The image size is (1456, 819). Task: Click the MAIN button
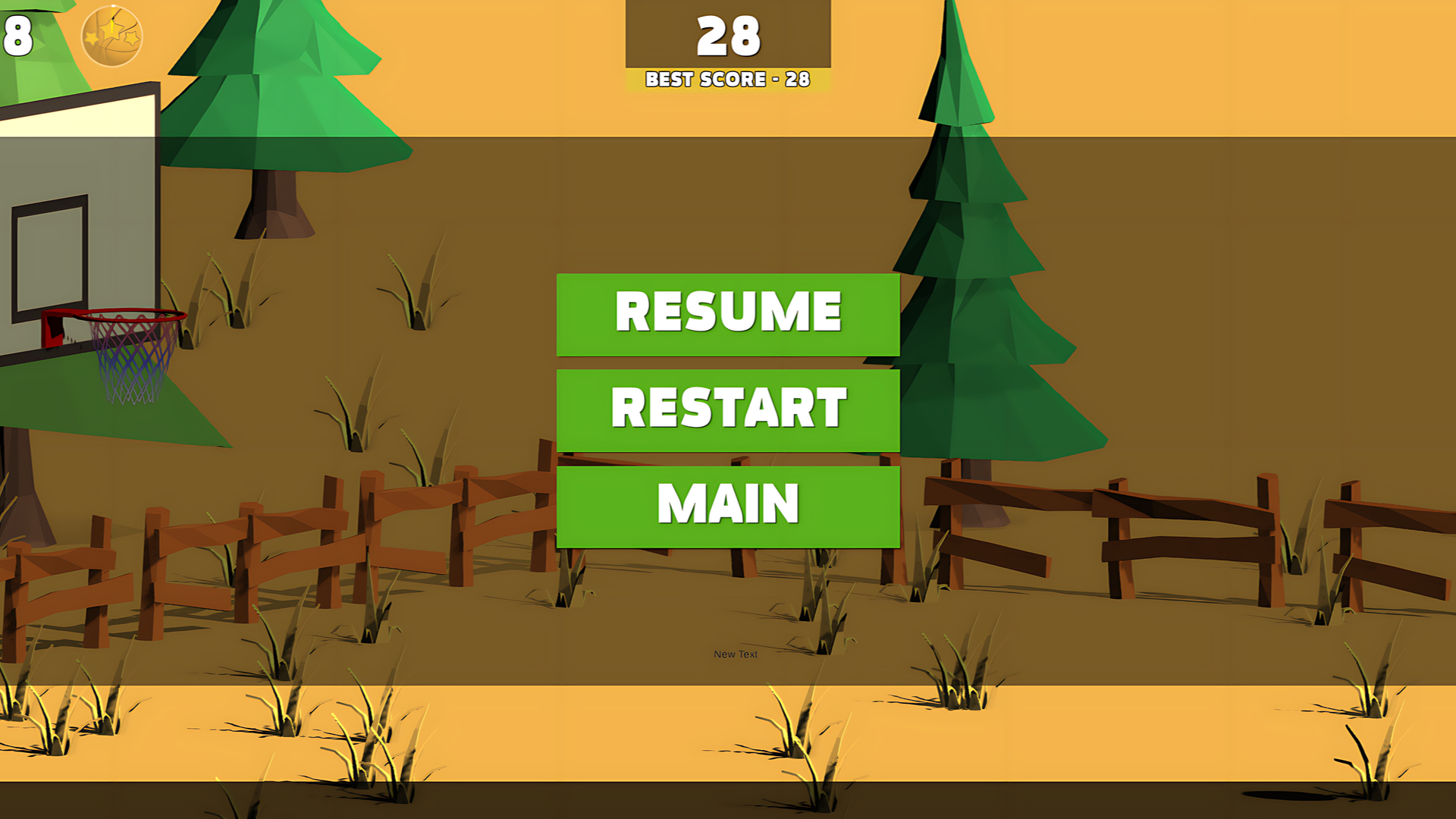click(728, 504)
